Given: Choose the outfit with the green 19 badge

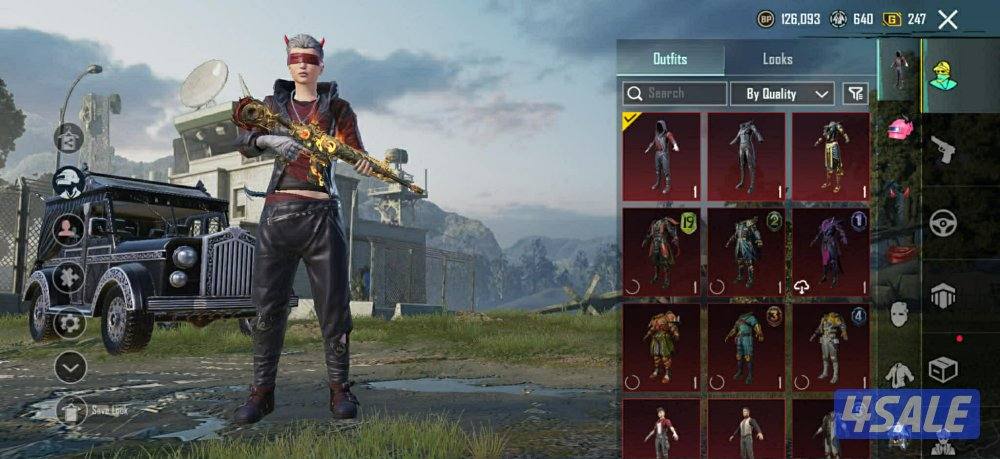Looking at the screenshot, I should click(x=661, y=251).
